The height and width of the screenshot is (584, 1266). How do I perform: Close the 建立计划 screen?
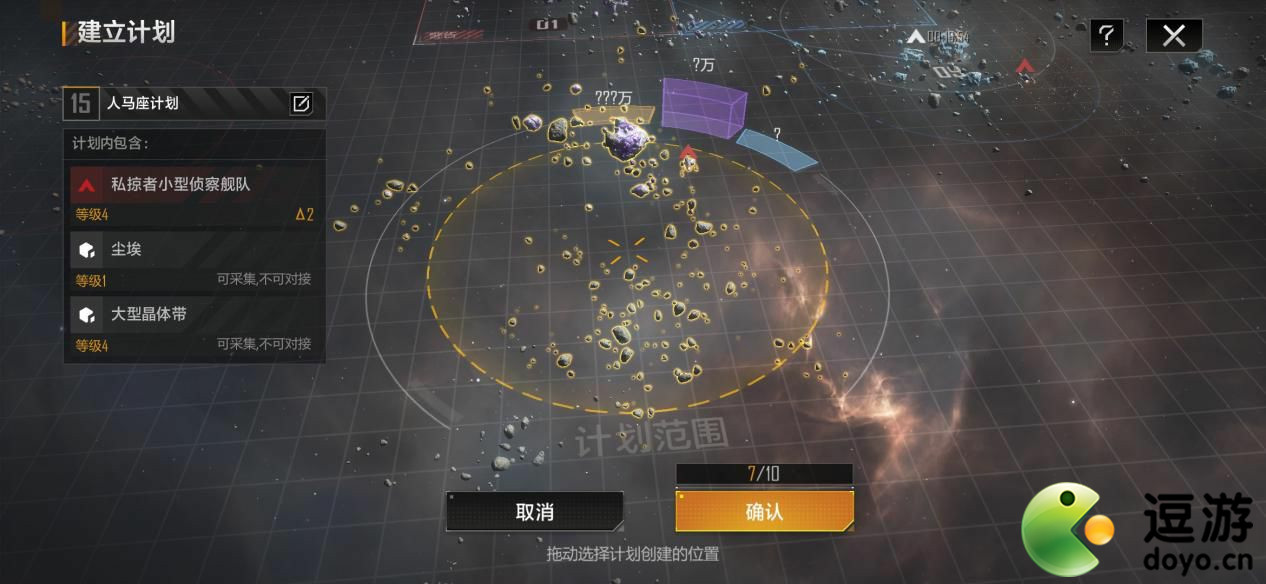coord(1173,36)
